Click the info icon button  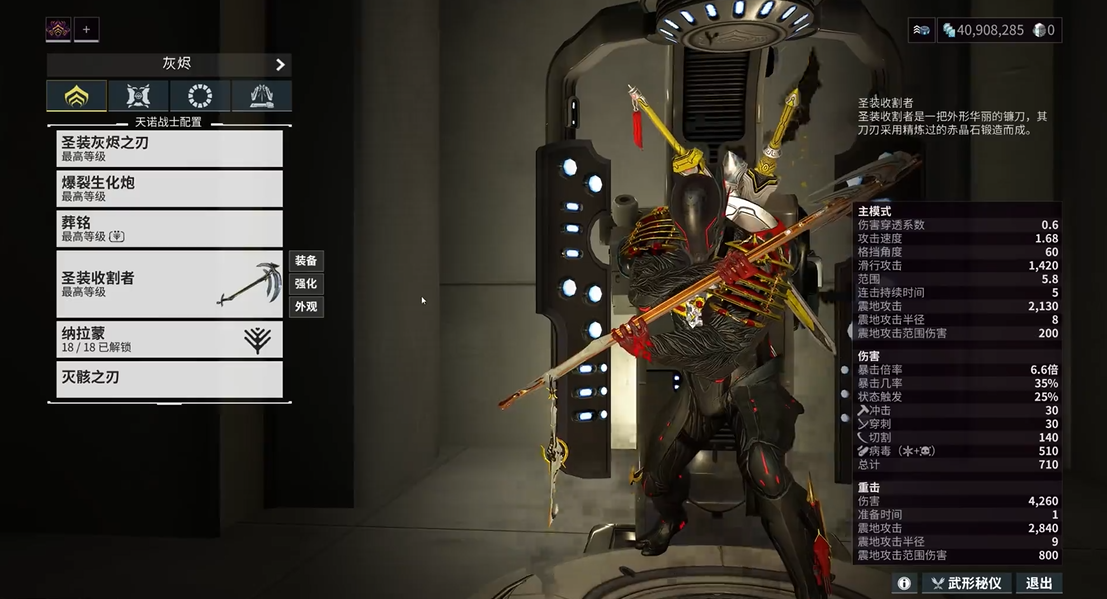point(904,583)
